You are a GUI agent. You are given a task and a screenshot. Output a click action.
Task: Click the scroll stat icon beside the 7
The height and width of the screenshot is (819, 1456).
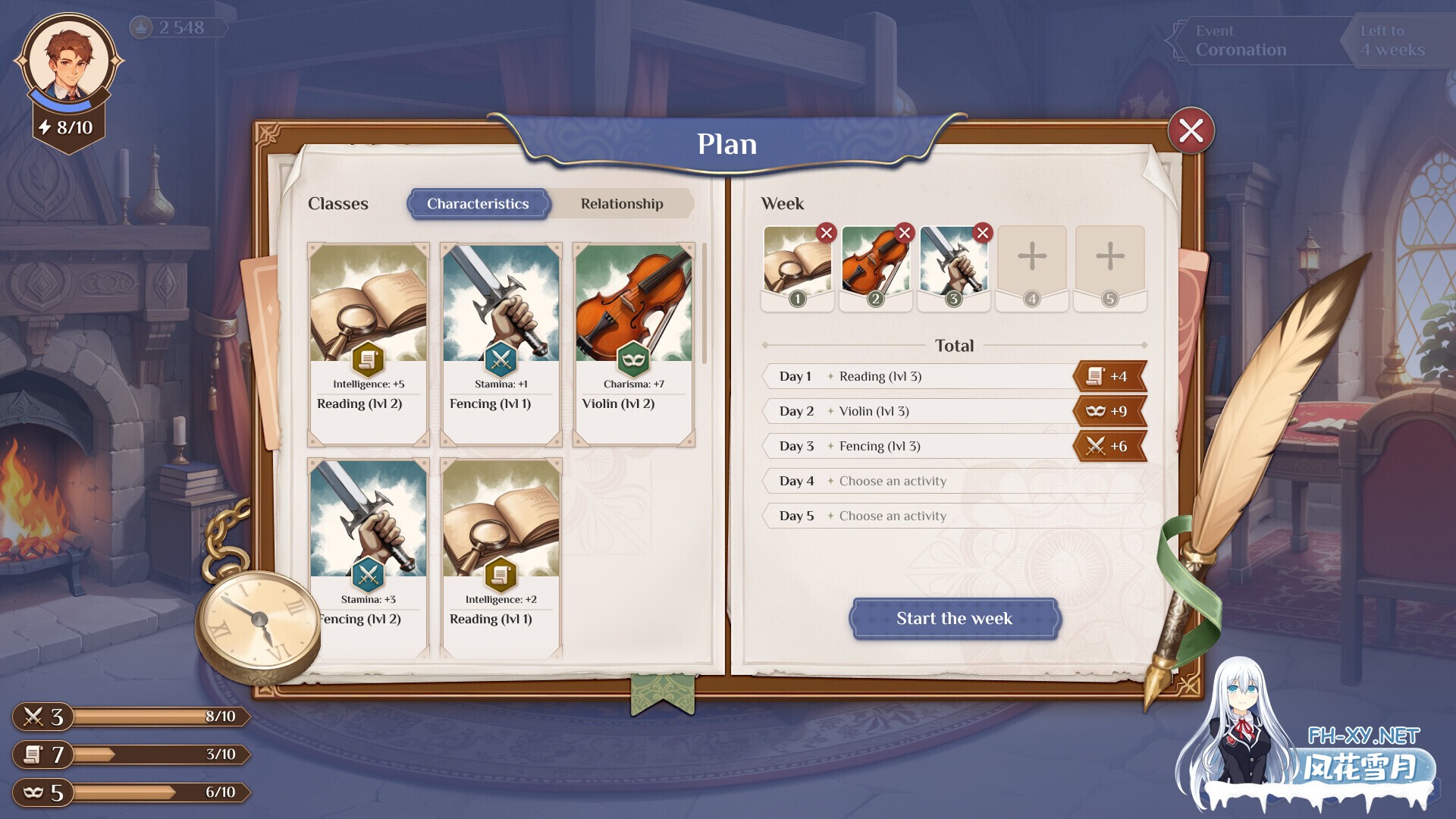(32, 755)
